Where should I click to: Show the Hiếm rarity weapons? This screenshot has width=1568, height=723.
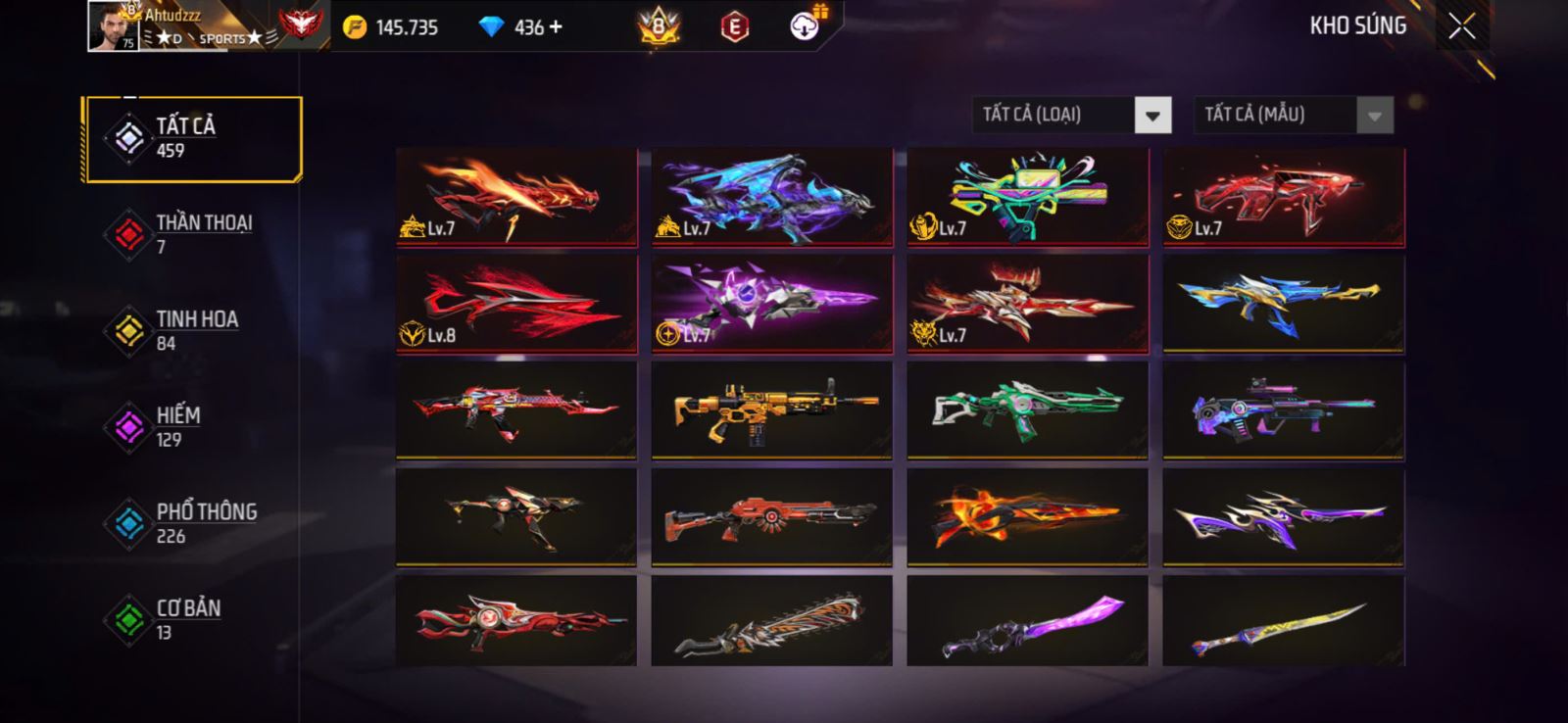point(192,426)
